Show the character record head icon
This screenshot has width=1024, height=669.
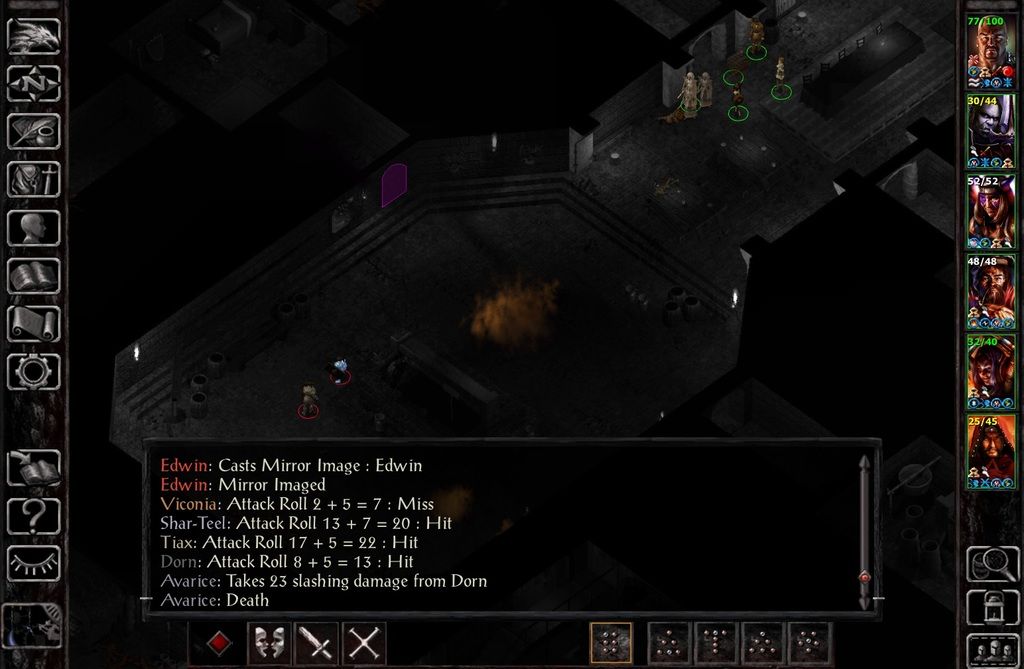[33, 228]
